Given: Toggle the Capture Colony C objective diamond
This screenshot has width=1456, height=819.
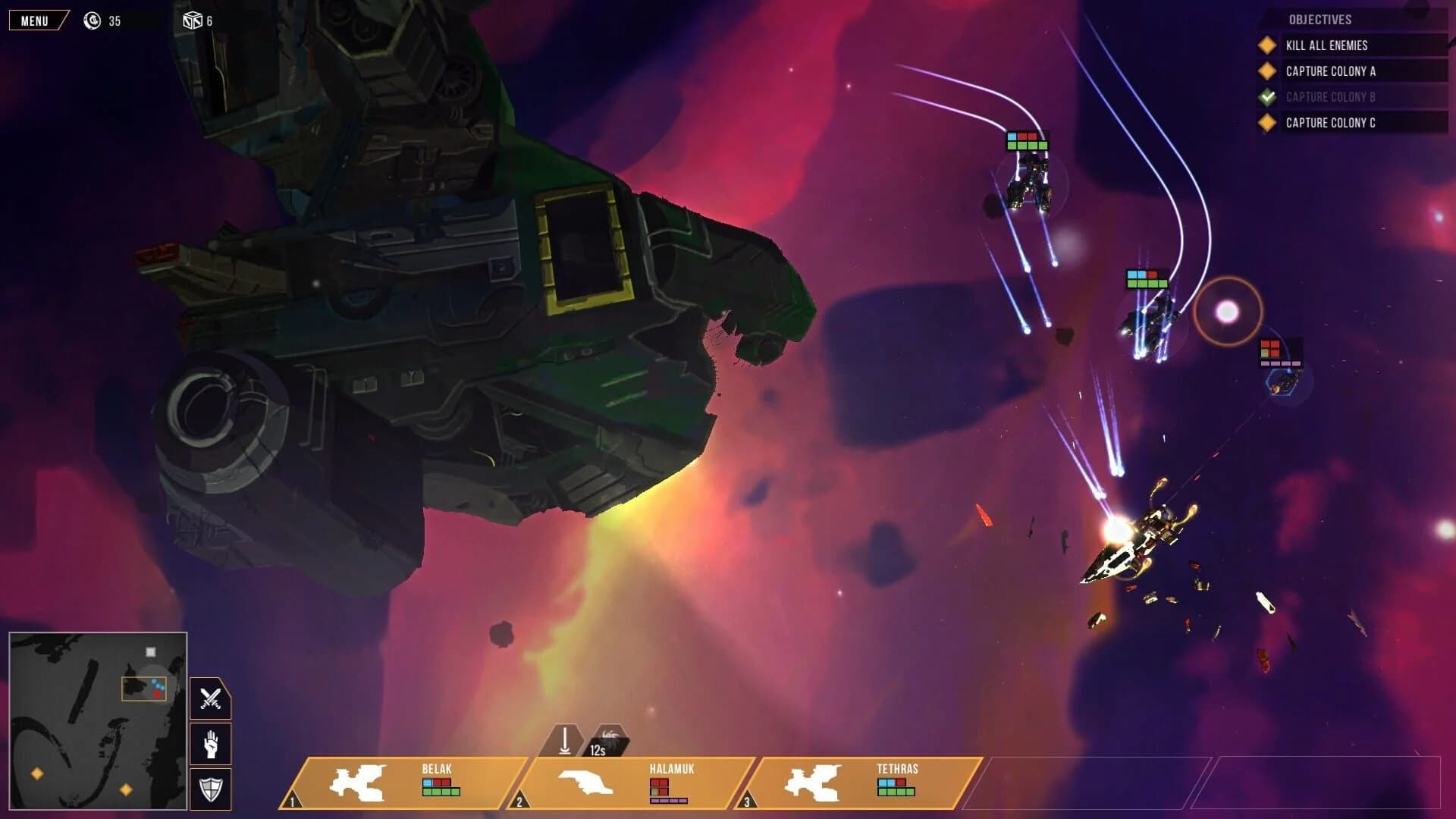Looking at the screenshot, I should [1266, 121].
